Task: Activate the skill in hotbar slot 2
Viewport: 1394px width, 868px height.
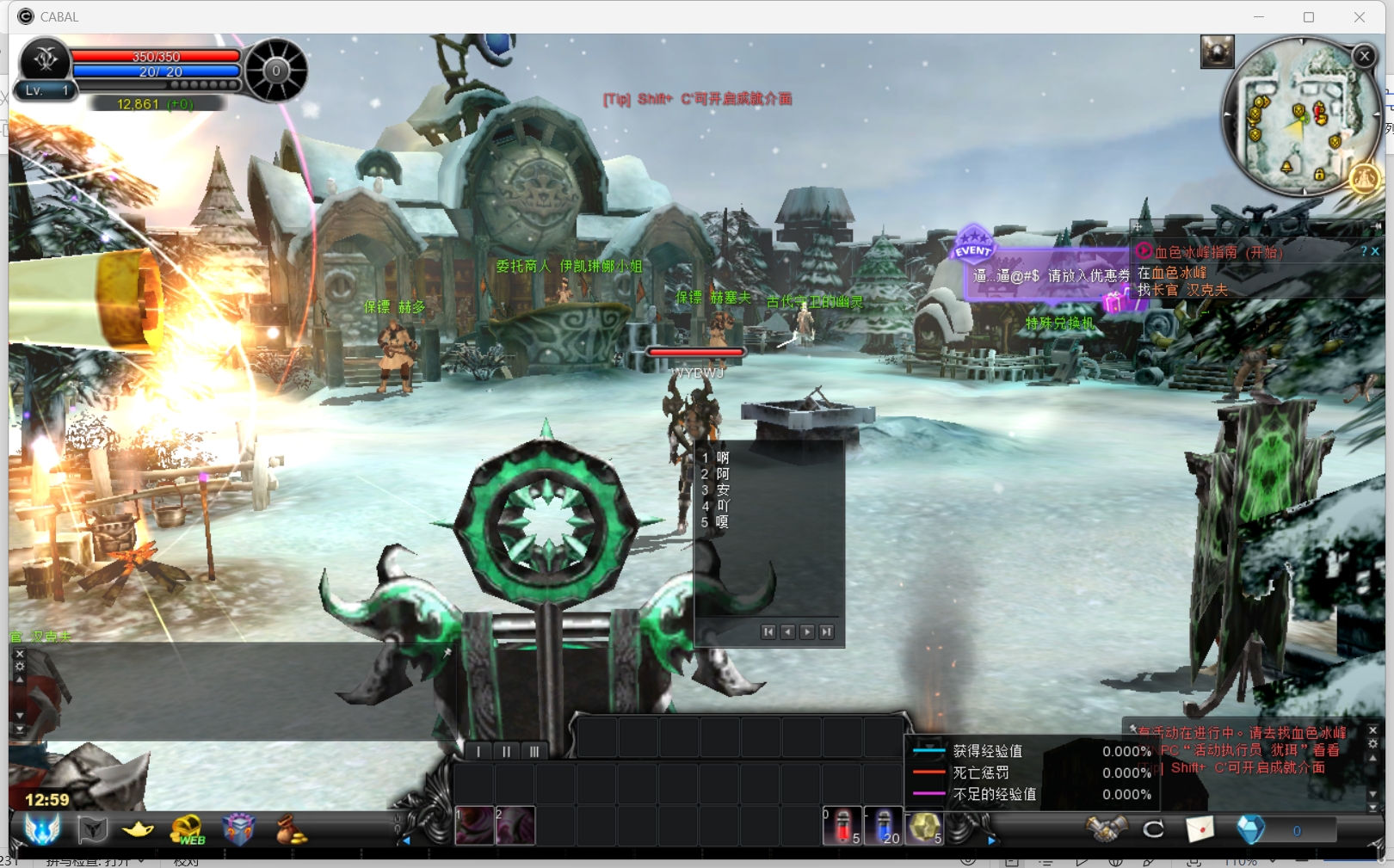Action: click(515, 826)
